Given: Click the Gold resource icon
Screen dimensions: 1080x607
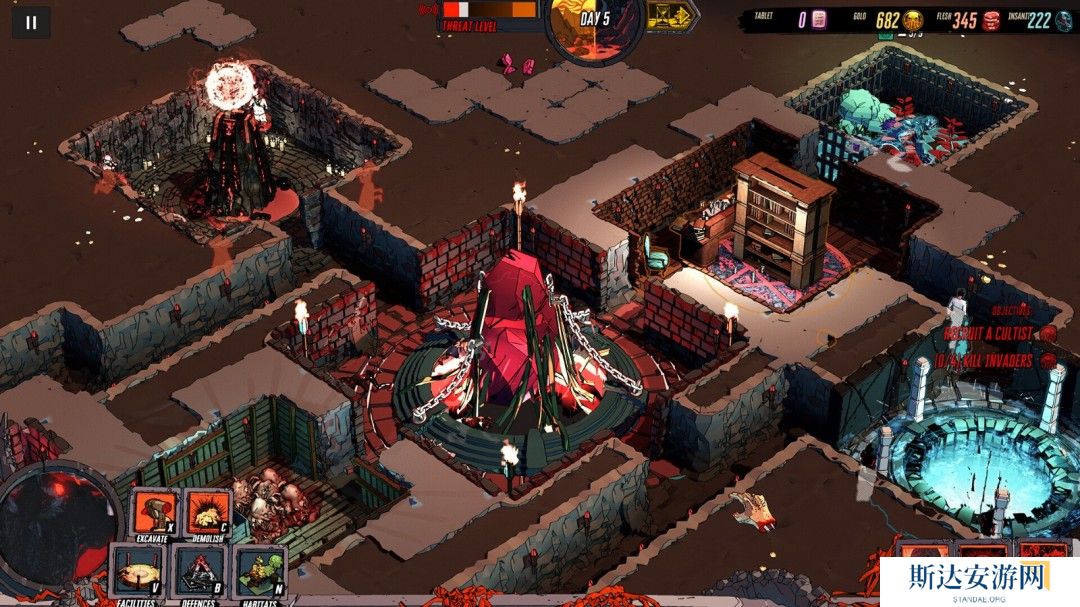Looking at the screenshot, I should point(913,20).
